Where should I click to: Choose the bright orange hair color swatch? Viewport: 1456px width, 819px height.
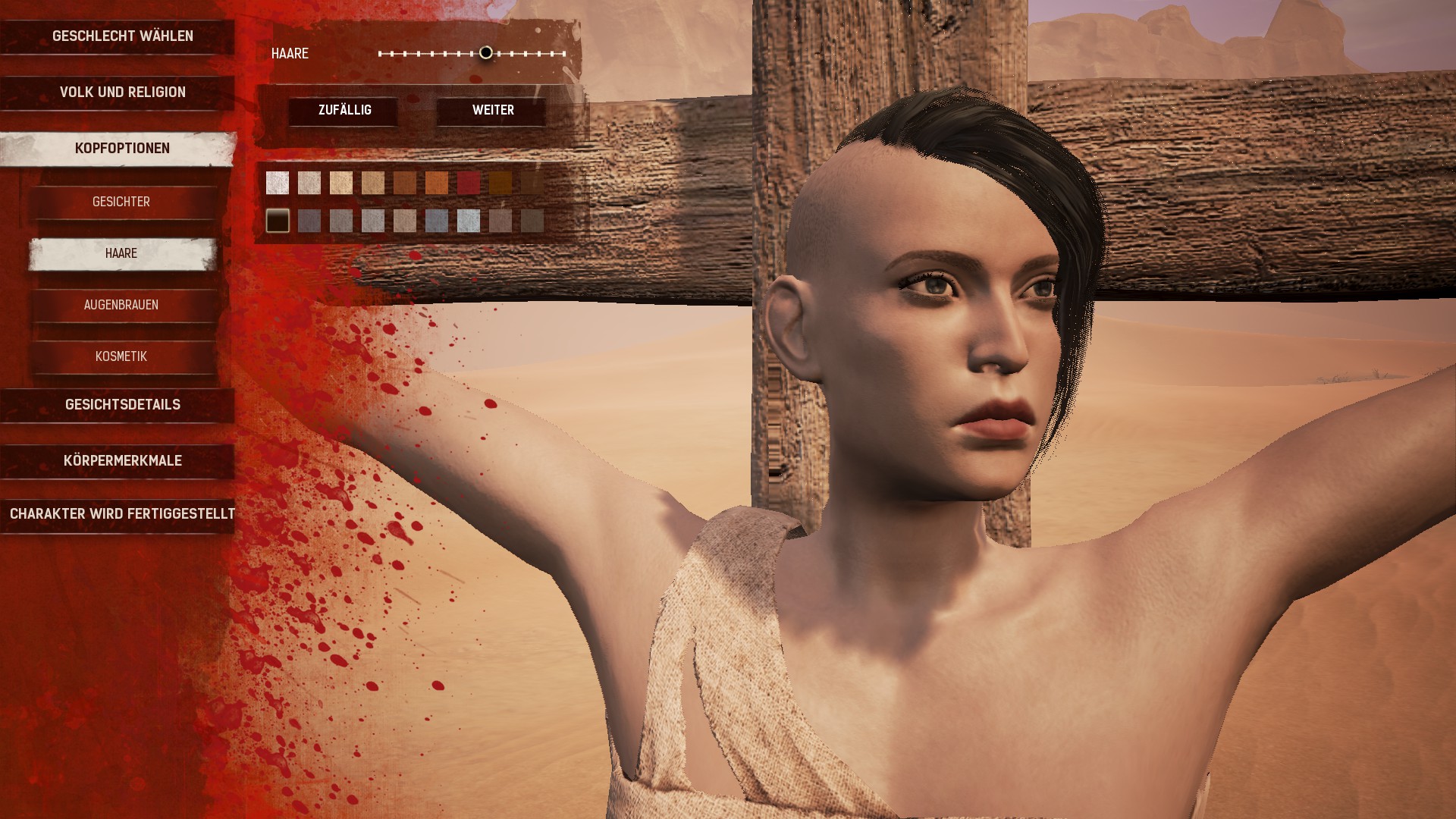(x=437, y=183)
